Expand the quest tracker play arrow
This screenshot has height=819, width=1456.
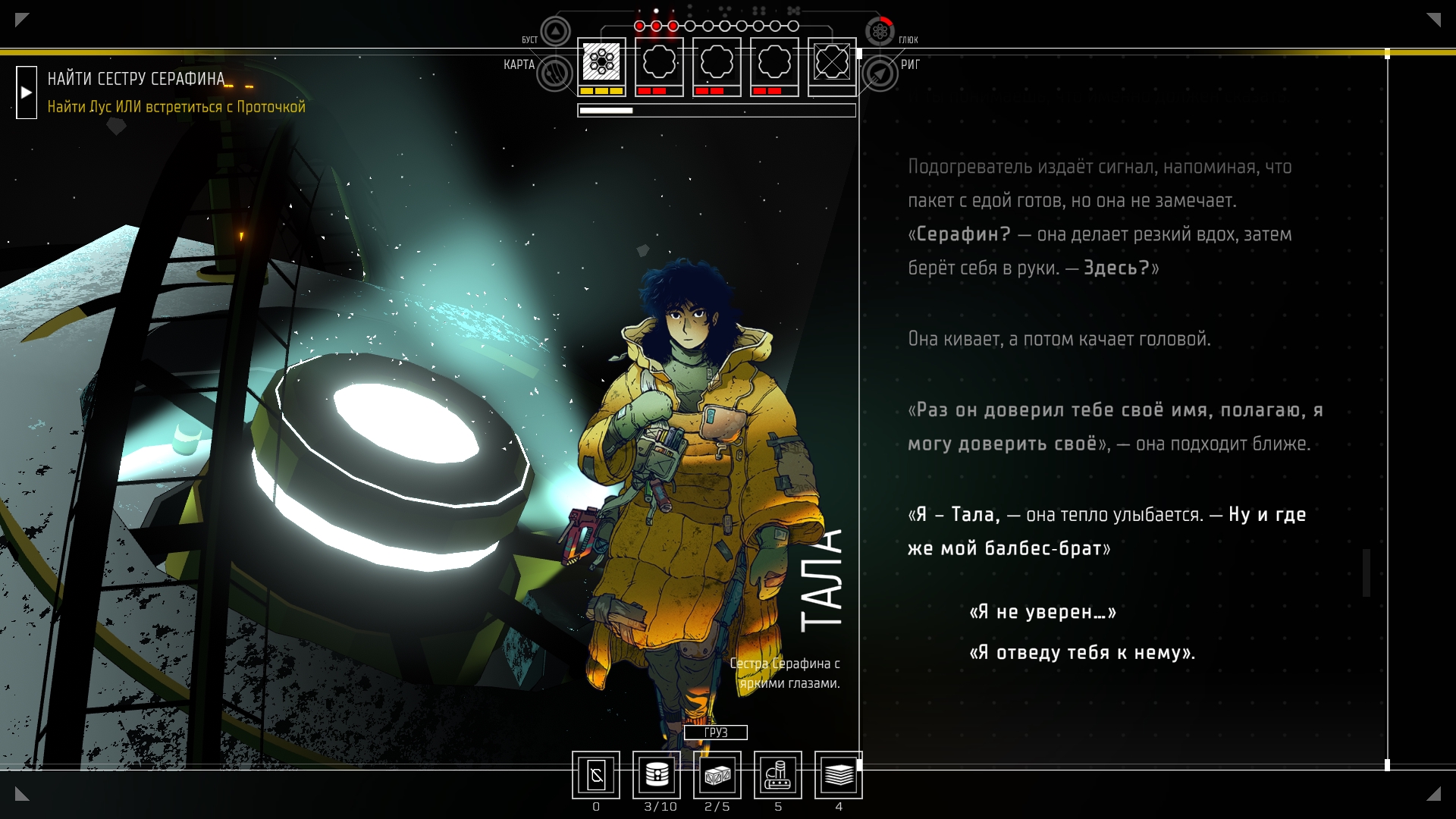click(x=27, y=93)
